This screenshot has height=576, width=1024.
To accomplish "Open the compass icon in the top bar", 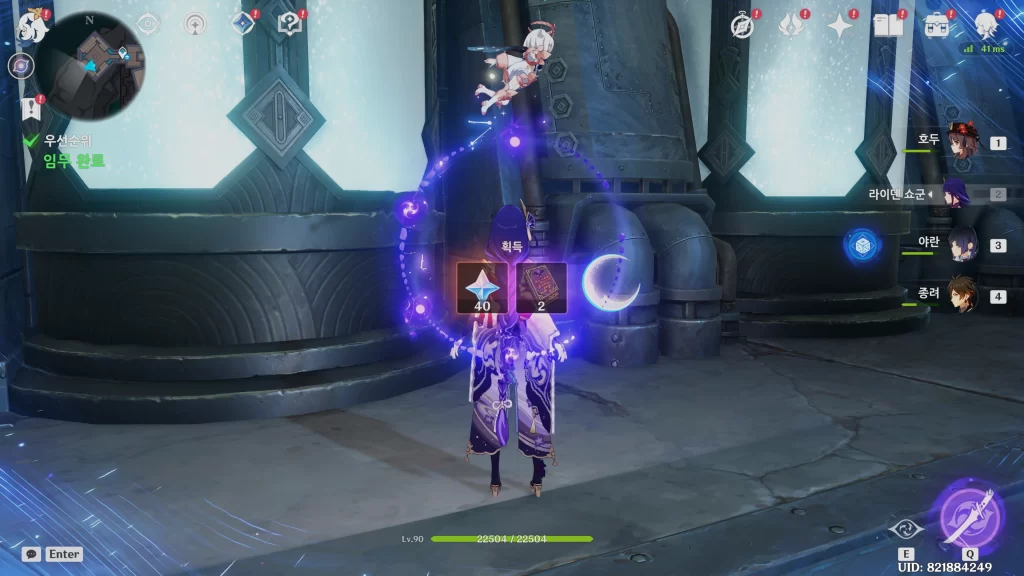I will coord(741,26).
